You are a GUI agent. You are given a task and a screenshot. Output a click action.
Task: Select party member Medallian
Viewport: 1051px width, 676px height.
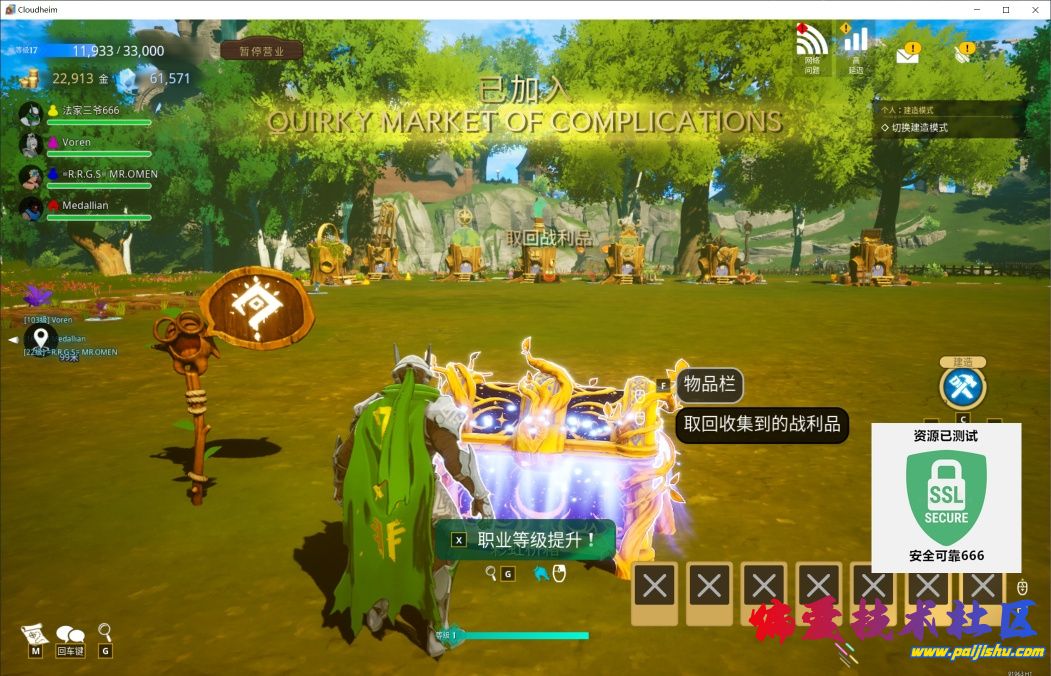point(85,205)
